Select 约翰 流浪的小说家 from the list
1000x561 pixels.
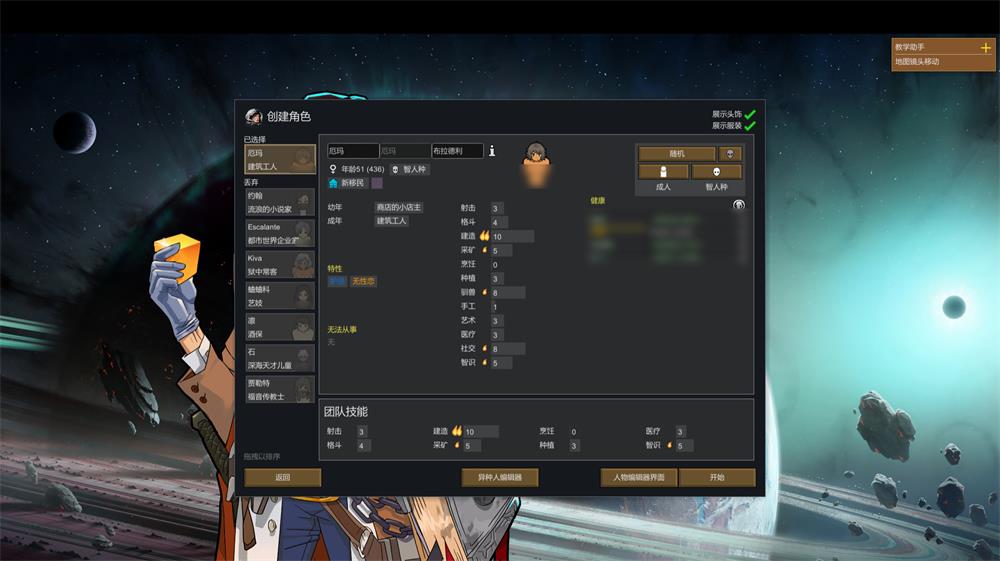(x=280, y=203)
